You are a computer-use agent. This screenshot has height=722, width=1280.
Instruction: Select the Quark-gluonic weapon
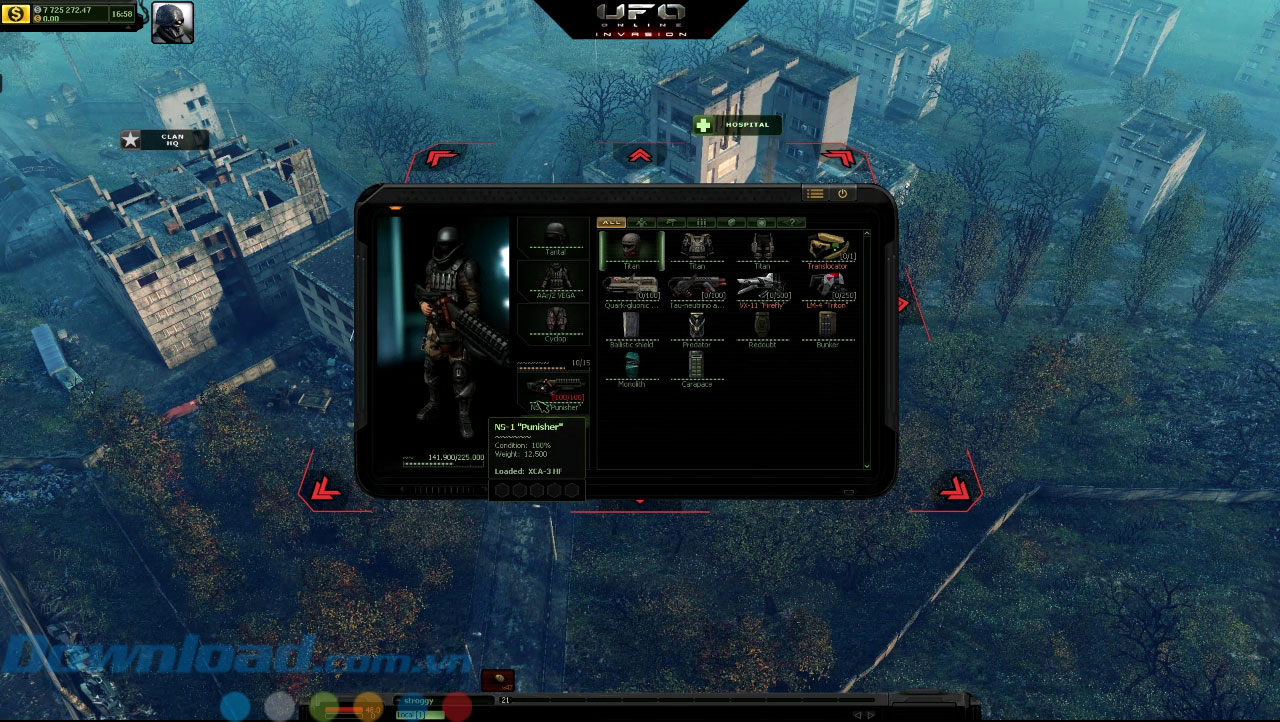coord(631,289)
